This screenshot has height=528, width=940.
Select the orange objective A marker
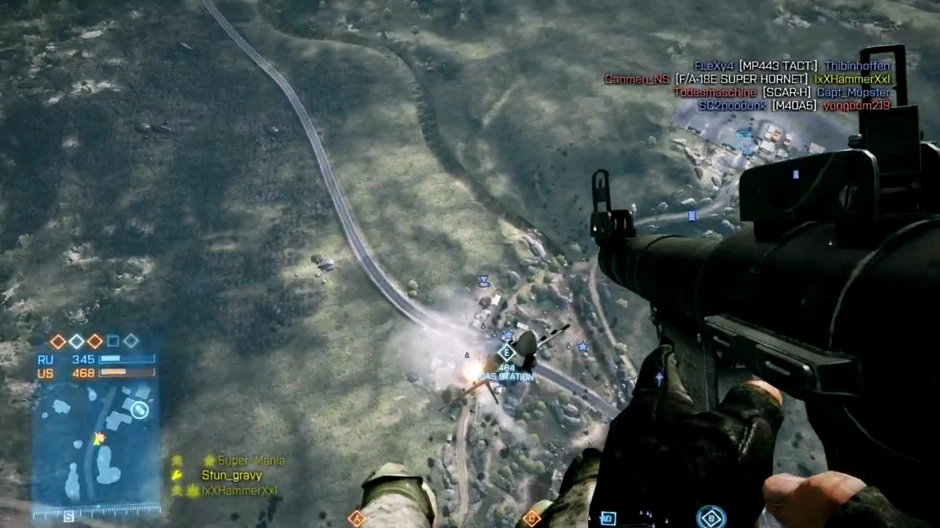357,518
